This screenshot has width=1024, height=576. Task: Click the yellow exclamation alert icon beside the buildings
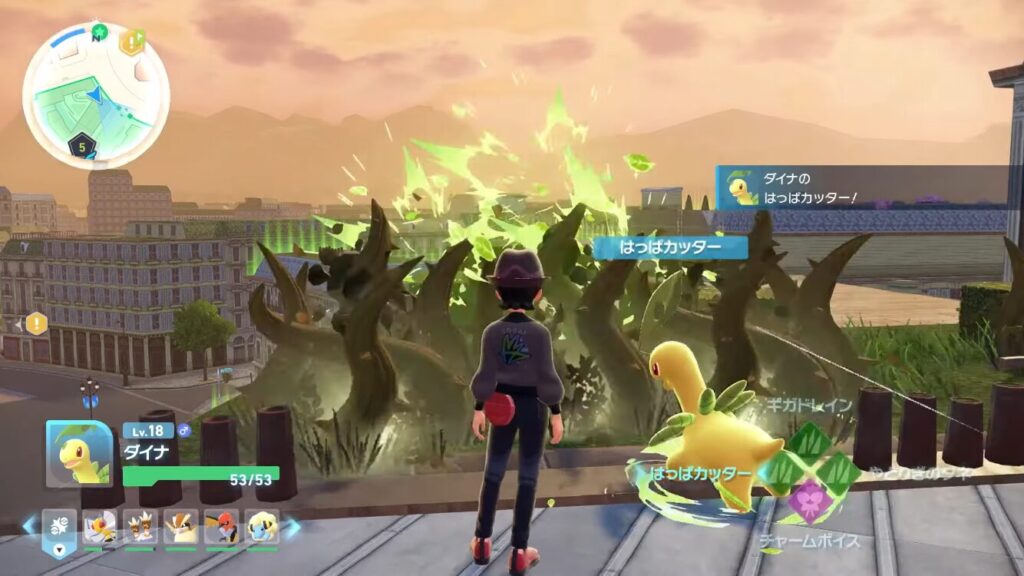point(36,323)
